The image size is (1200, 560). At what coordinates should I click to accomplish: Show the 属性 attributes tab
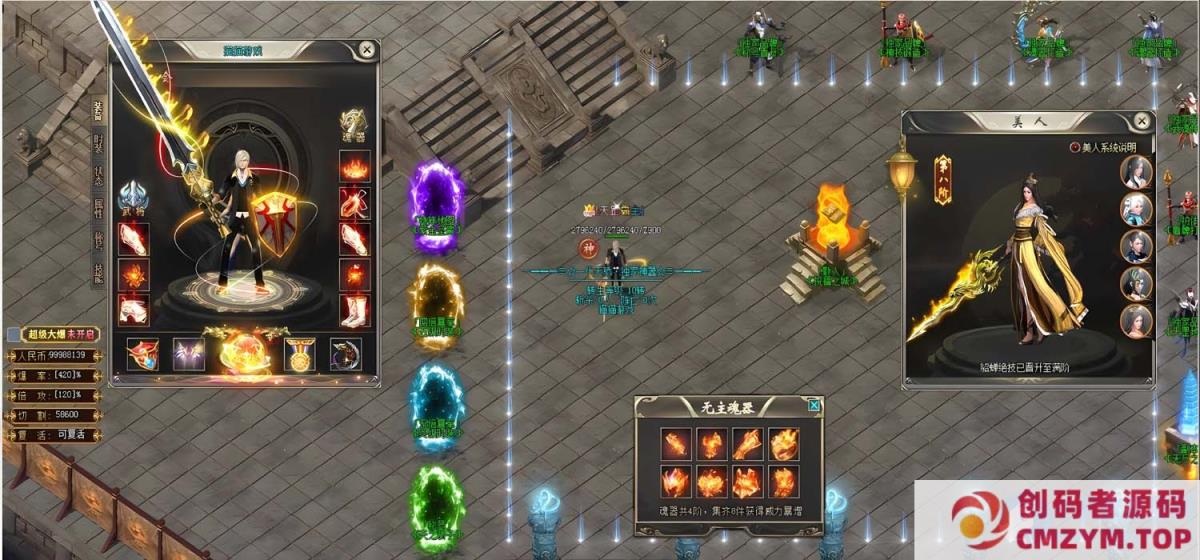[98, 209]
